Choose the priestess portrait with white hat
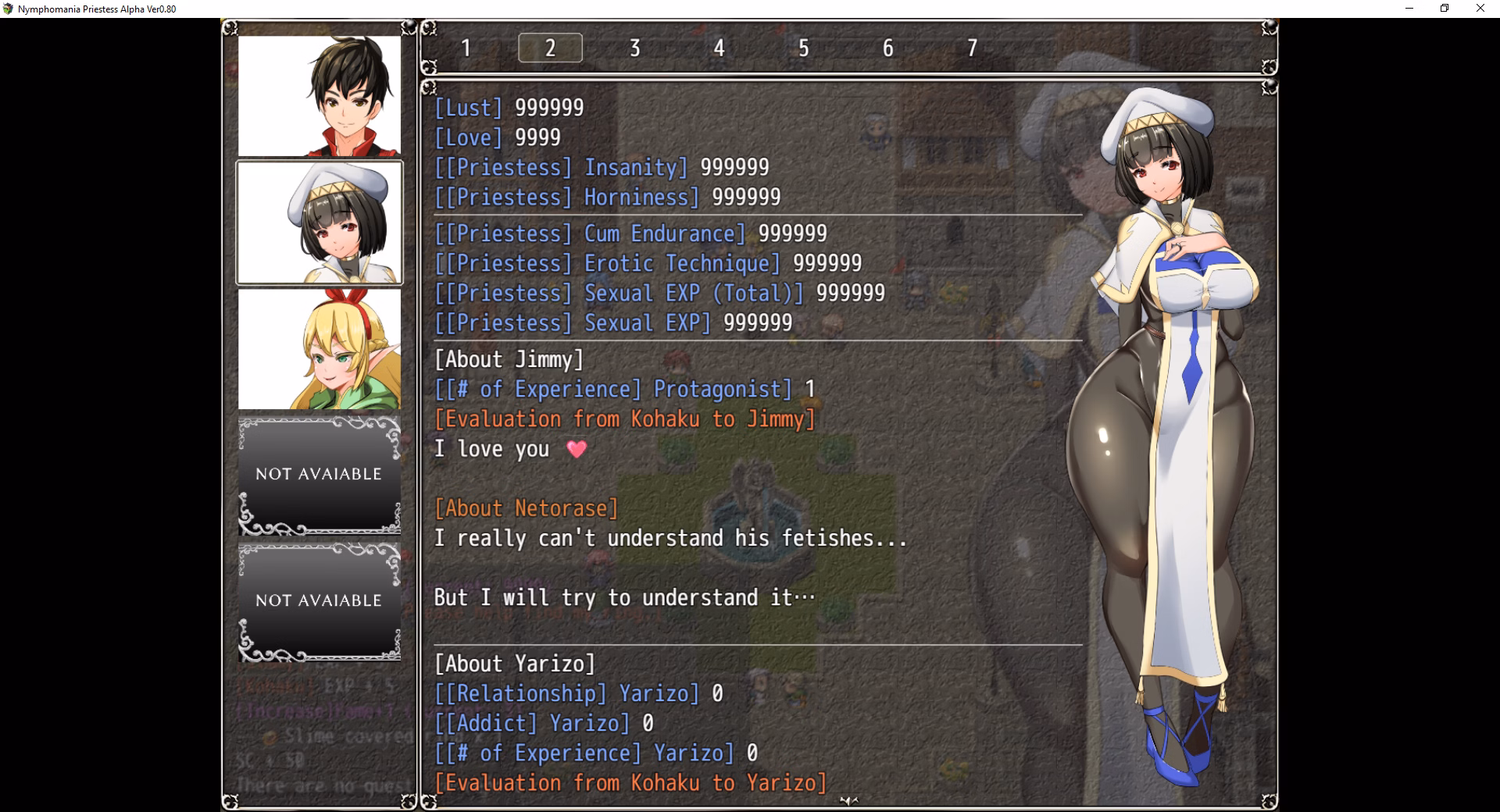The image size is (1500, 812). tap(320, 223)
